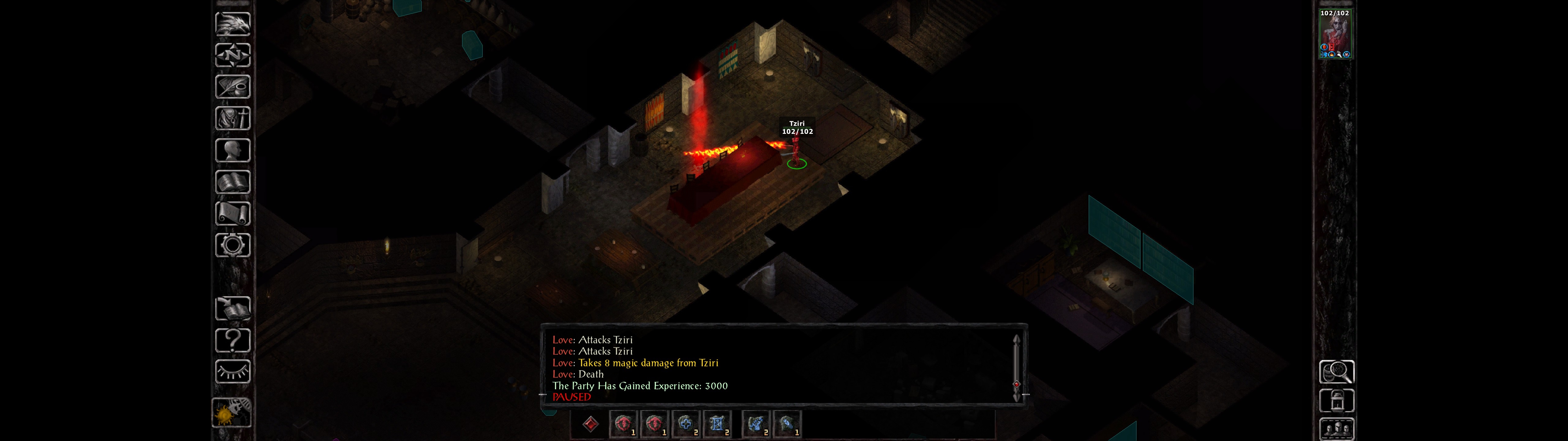Viewport: 1568px width, 441px height.
Task: Click the dragon-head return to game button
Action: pyautogui.click(x=232, y=24)
